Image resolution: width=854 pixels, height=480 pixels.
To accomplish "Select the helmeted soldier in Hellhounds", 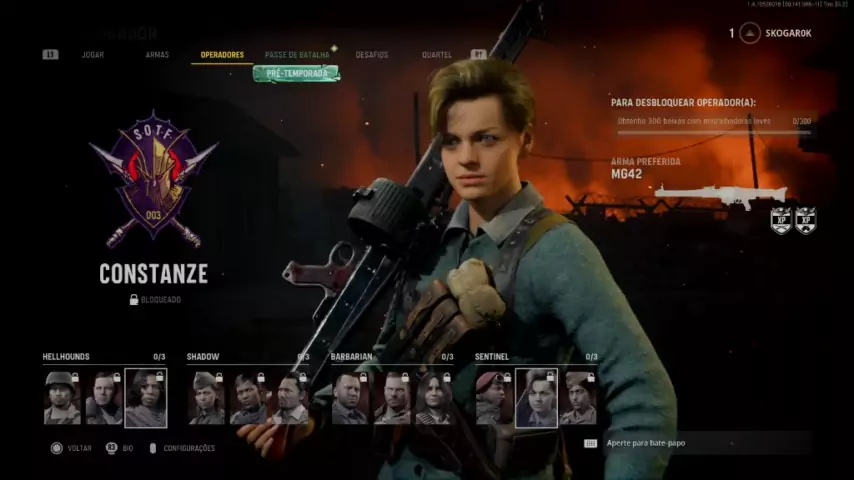I will click(x=62, y=398).
